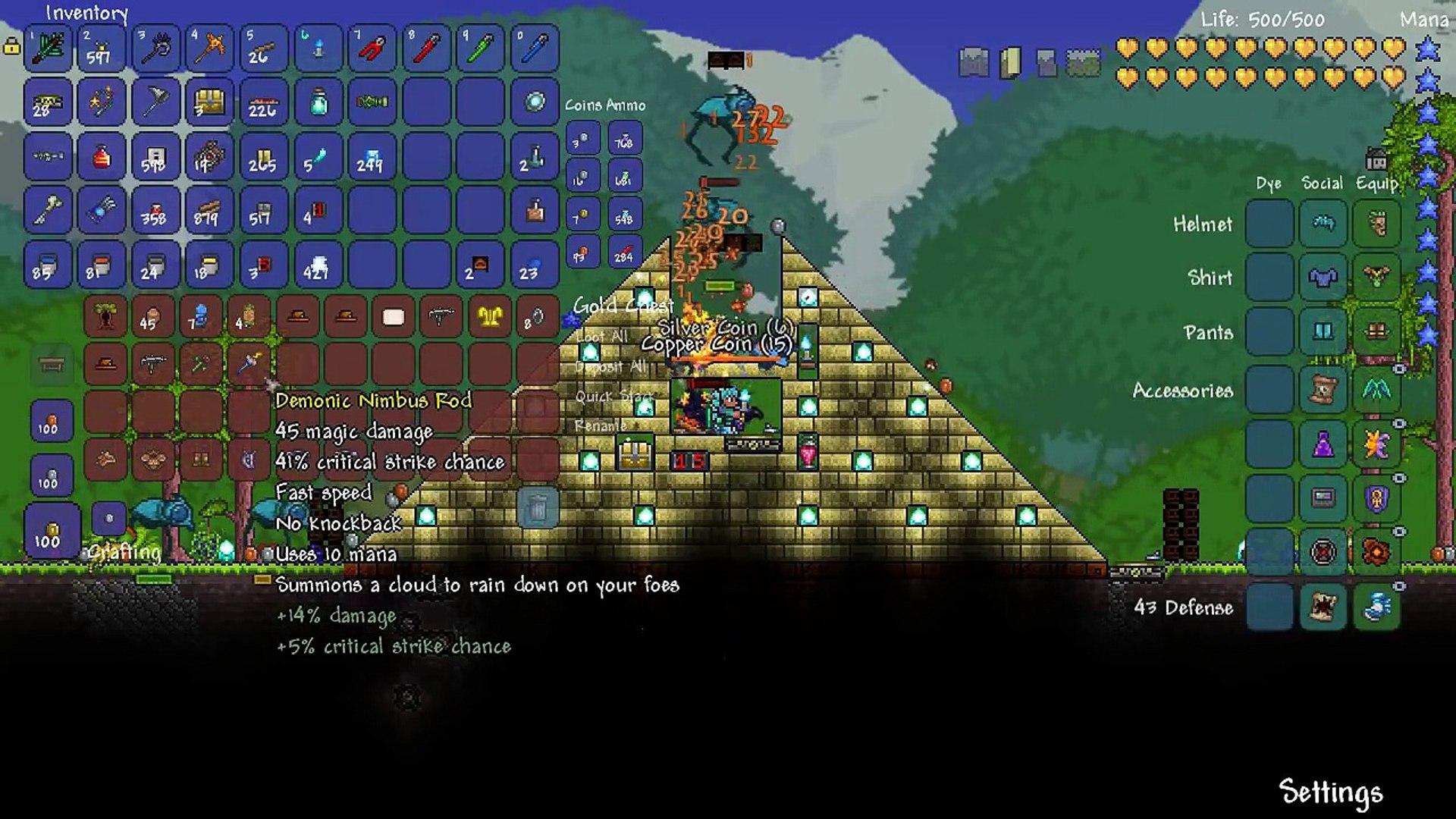Select the social shirt vanity slot

click(x=1323, y=278)
